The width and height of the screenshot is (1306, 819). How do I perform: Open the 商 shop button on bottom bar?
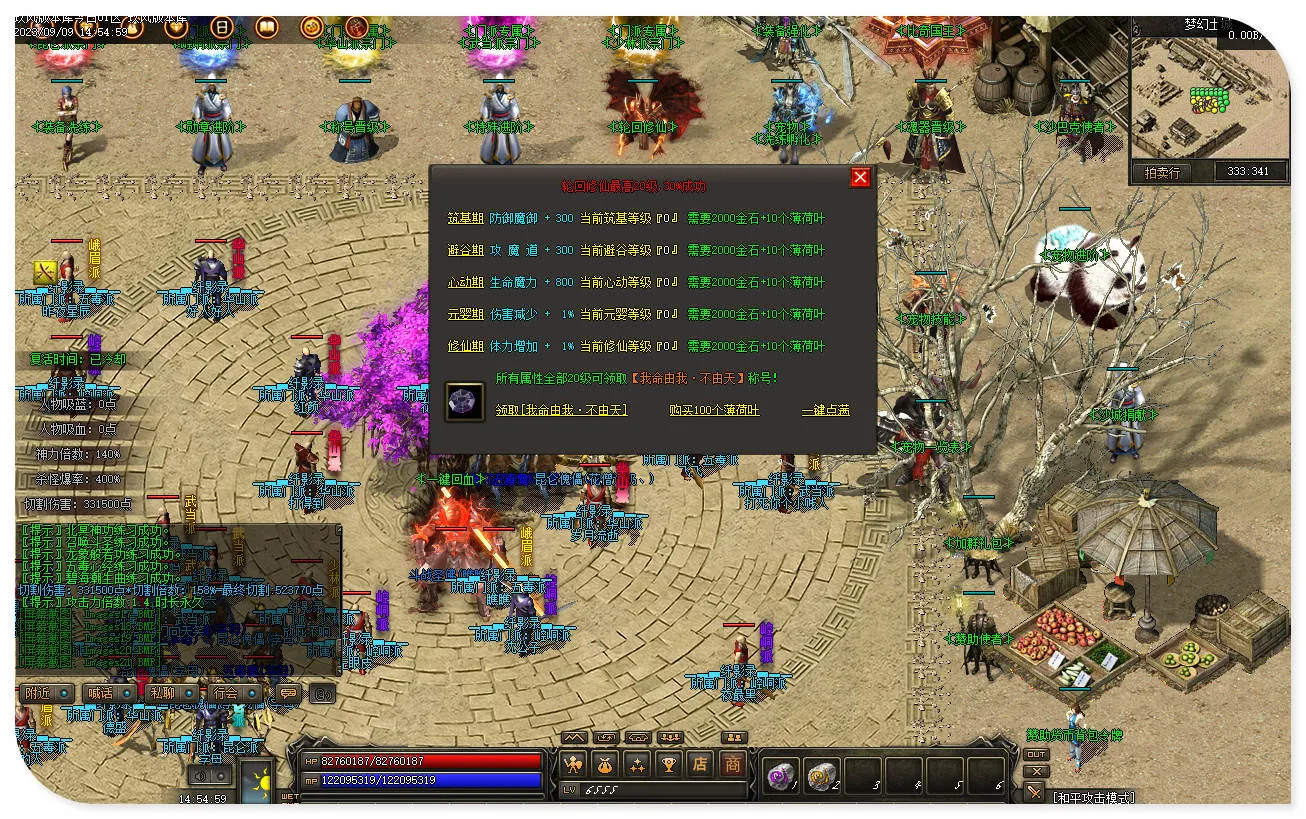coord(733,765)
